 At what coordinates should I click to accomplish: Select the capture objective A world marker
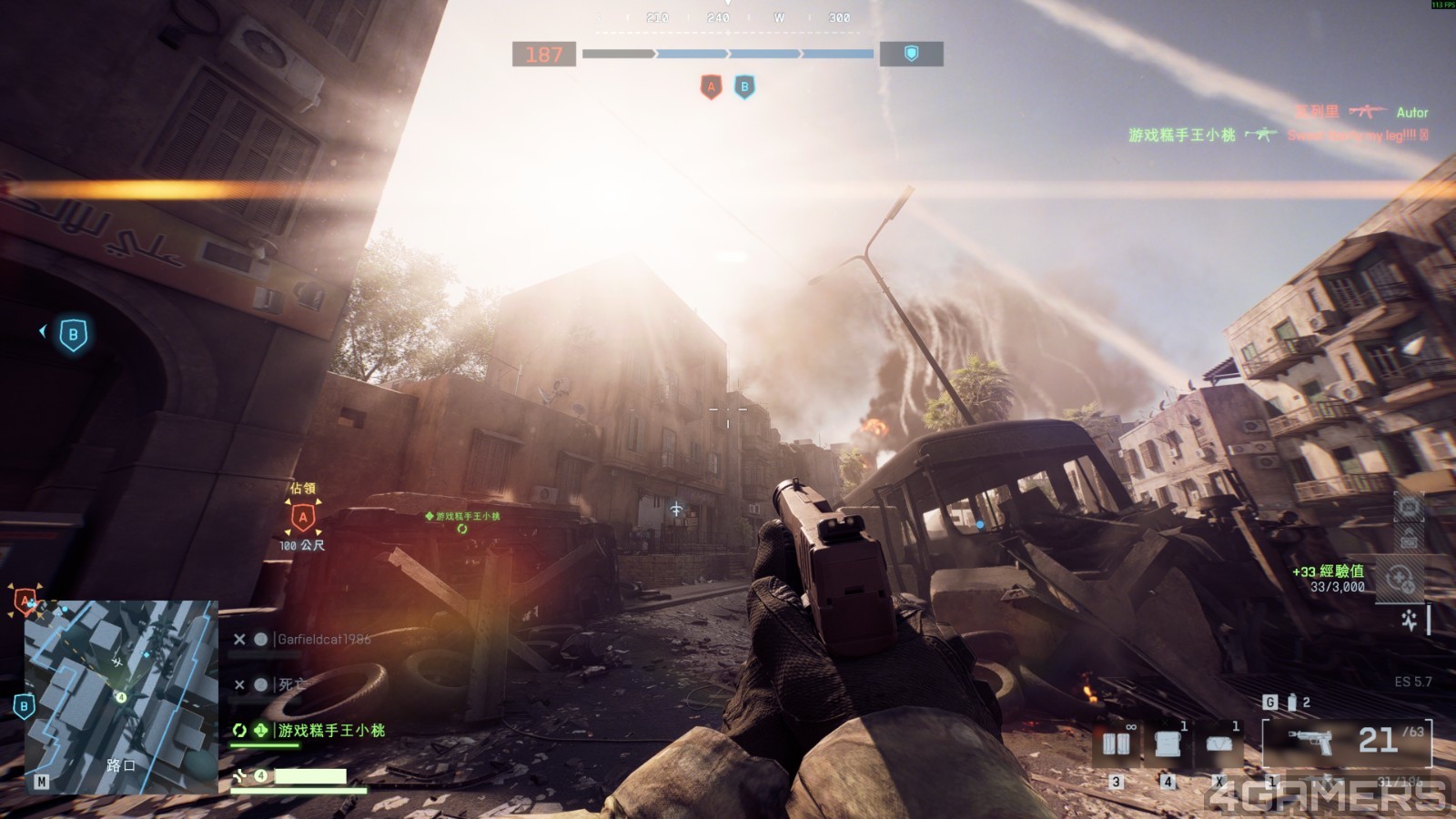coord(303,519)
